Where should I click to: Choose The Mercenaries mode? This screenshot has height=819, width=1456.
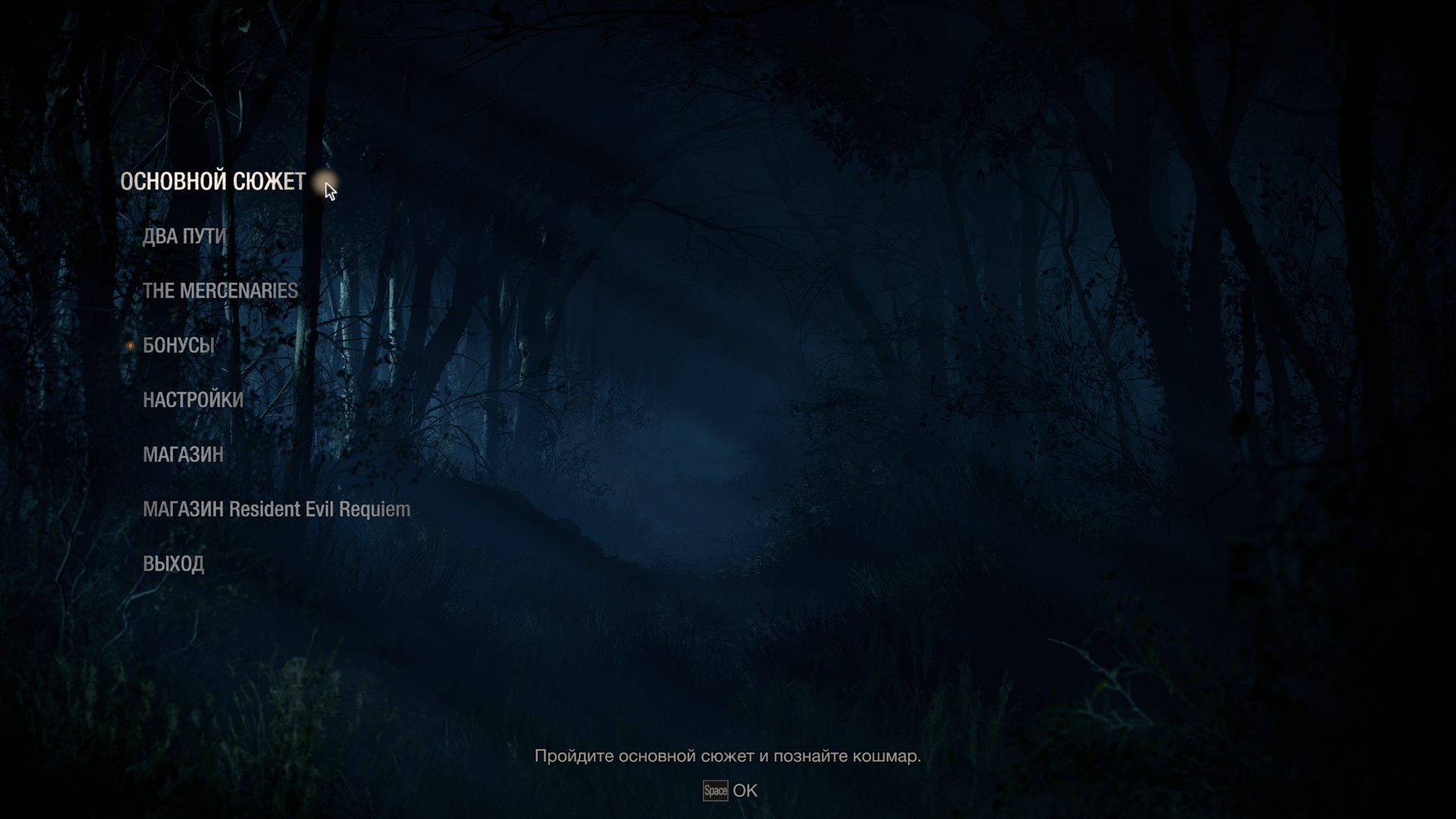[x=220, y=291]
